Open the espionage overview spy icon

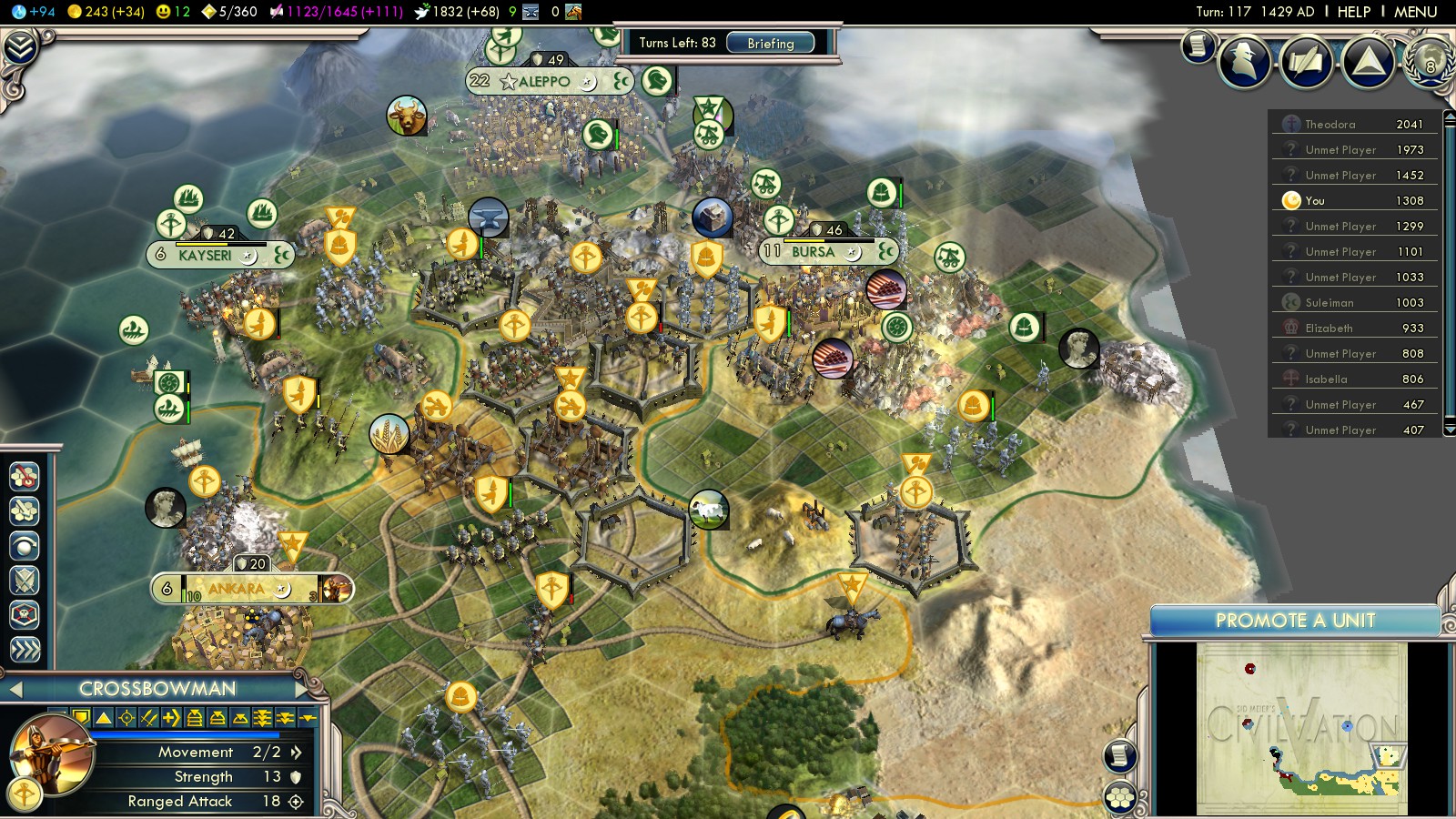click(1244, 61)
